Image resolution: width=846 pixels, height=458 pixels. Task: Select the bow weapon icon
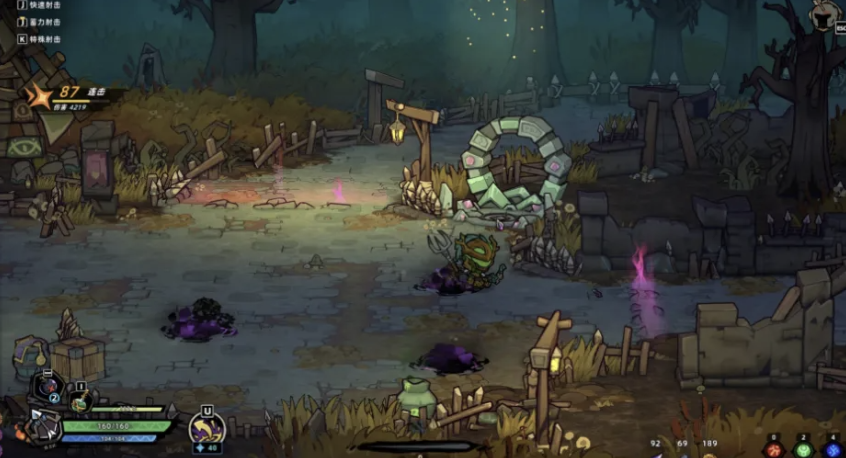pyautogui.click(x=41, y=424)
